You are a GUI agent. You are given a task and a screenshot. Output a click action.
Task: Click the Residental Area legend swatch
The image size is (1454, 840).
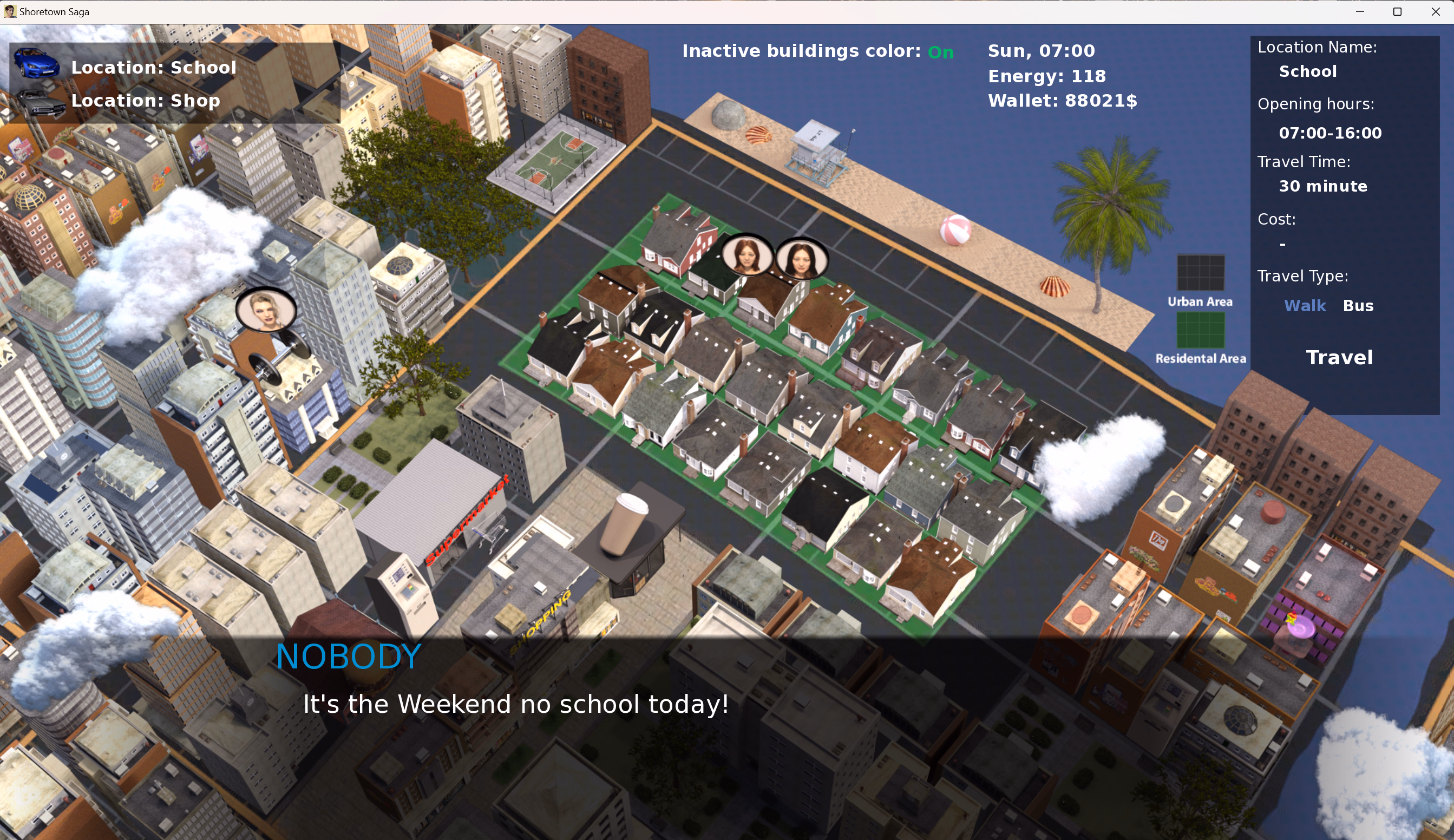1200,330
